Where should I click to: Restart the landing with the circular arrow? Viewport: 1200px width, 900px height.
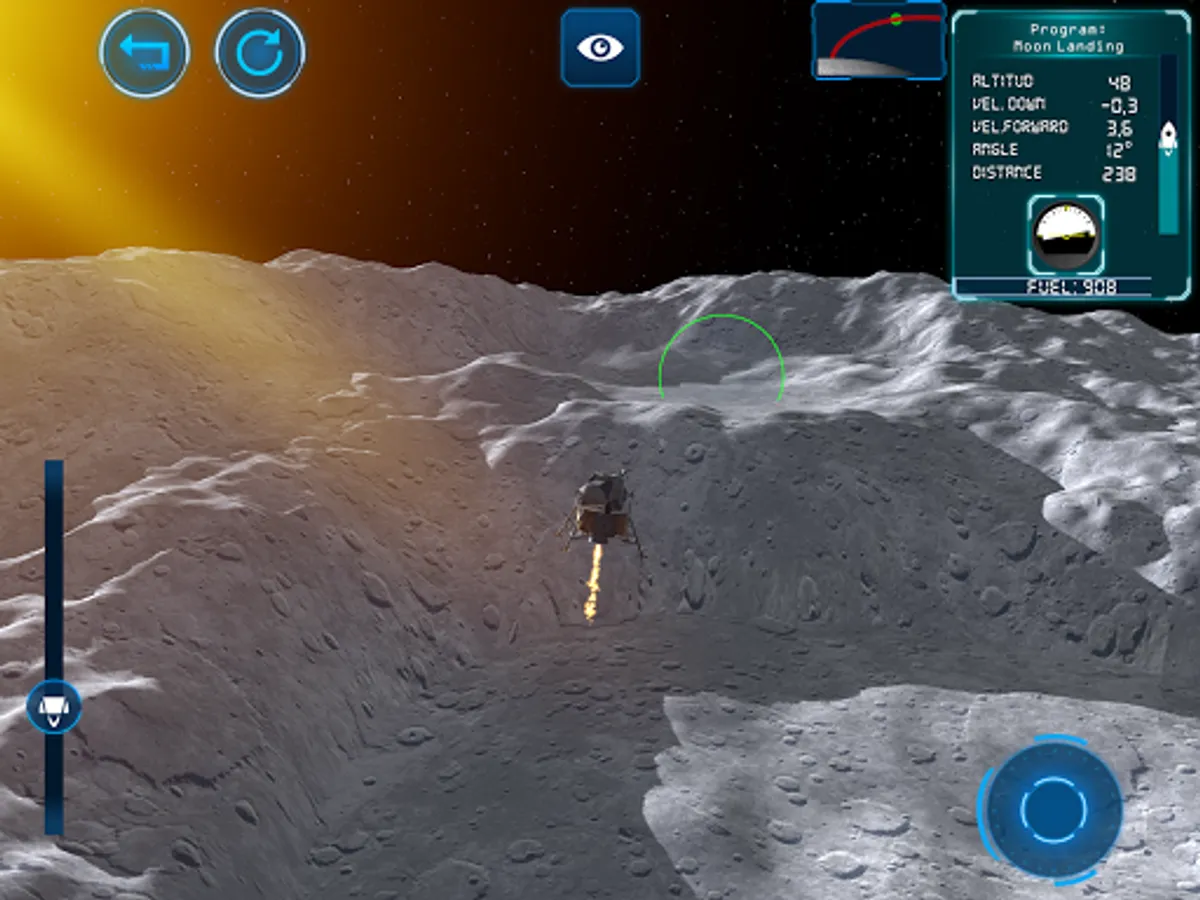click(x=260, y=52)
